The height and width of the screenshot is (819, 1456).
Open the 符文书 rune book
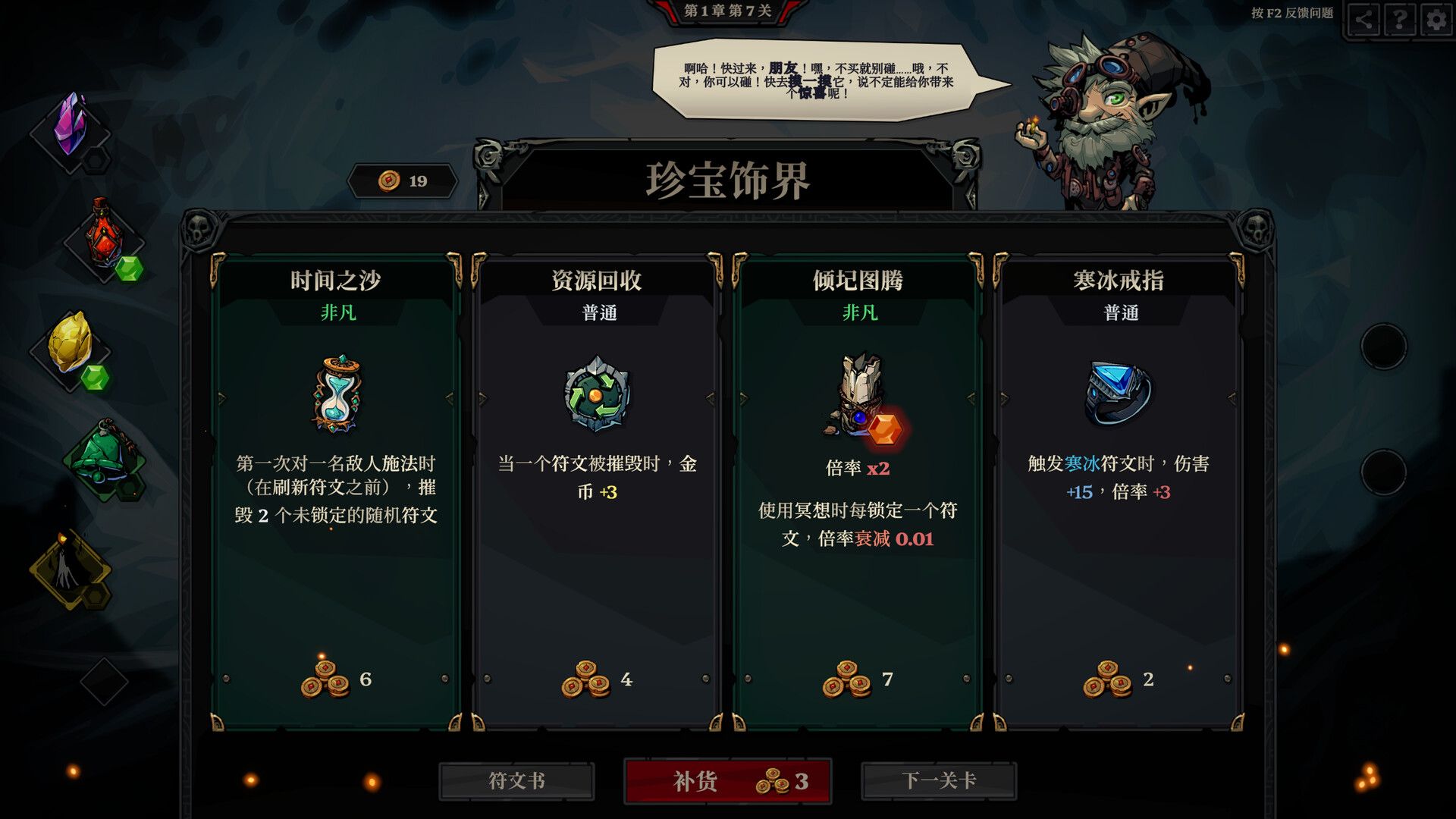517,780
